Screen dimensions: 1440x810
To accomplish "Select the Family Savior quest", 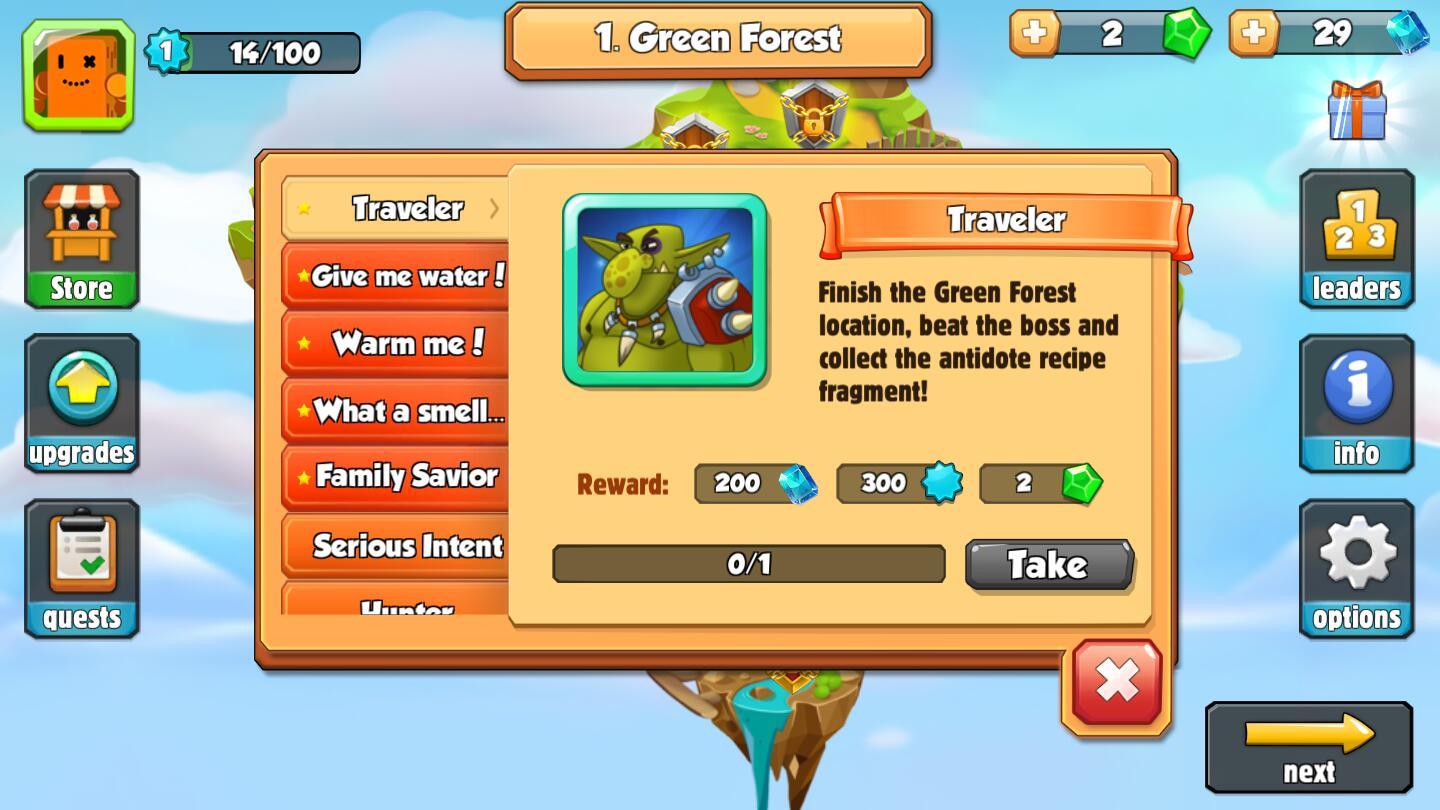I will click(397, 477).
